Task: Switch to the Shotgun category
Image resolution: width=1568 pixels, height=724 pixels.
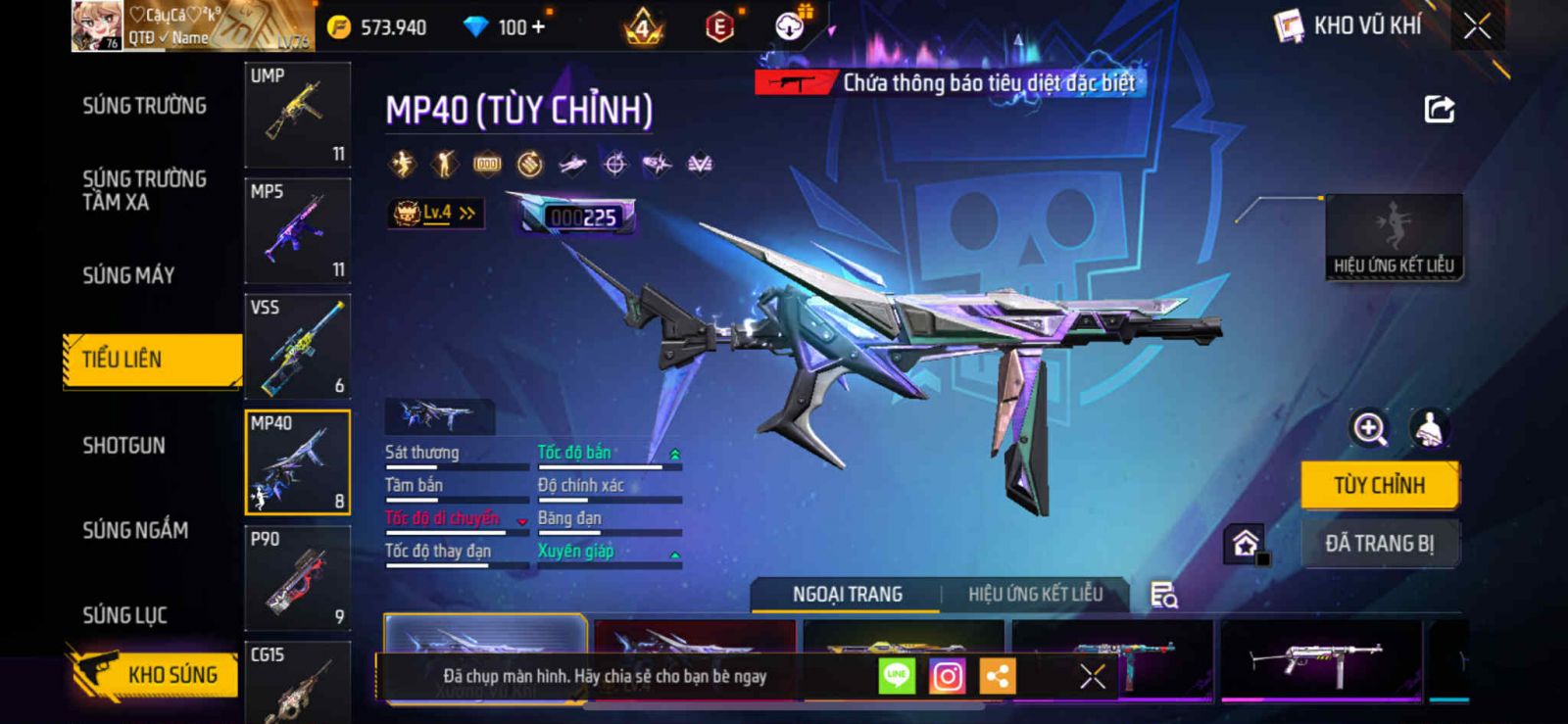Action: click(124, 446)
